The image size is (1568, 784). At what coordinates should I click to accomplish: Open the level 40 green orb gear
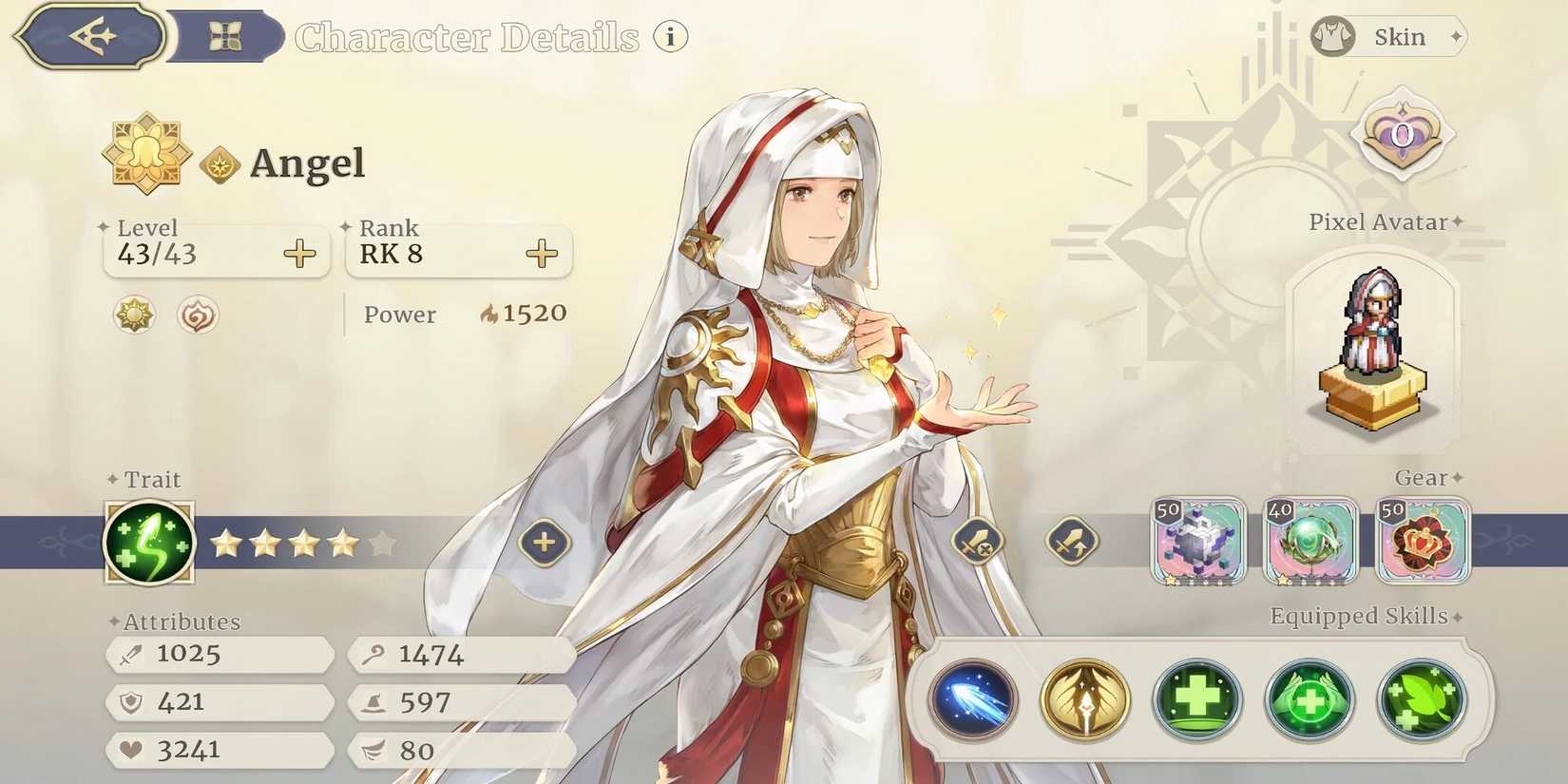(x=1310, y=542)
